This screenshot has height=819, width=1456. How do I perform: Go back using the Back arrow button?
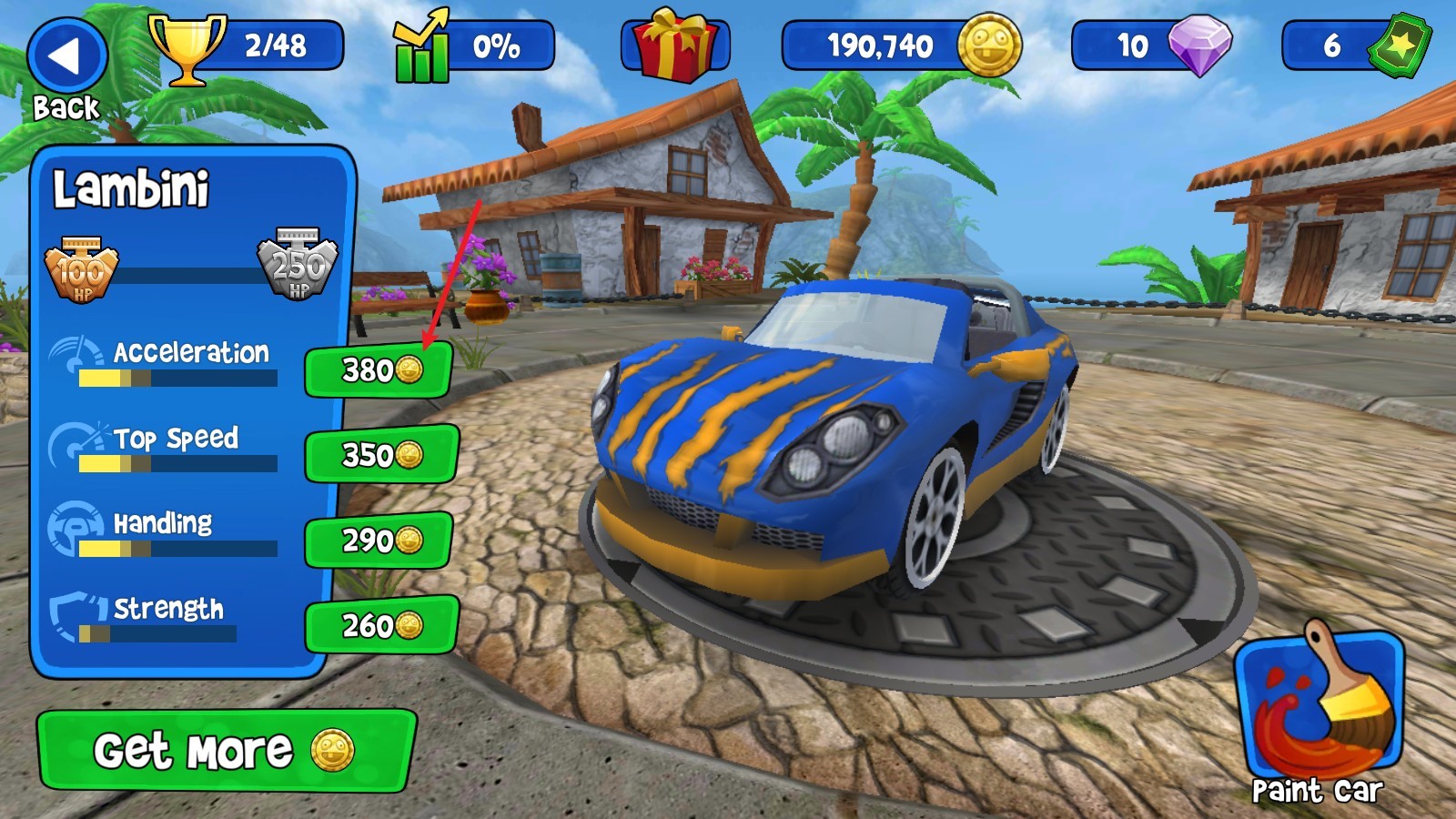(x=66, y=58)
